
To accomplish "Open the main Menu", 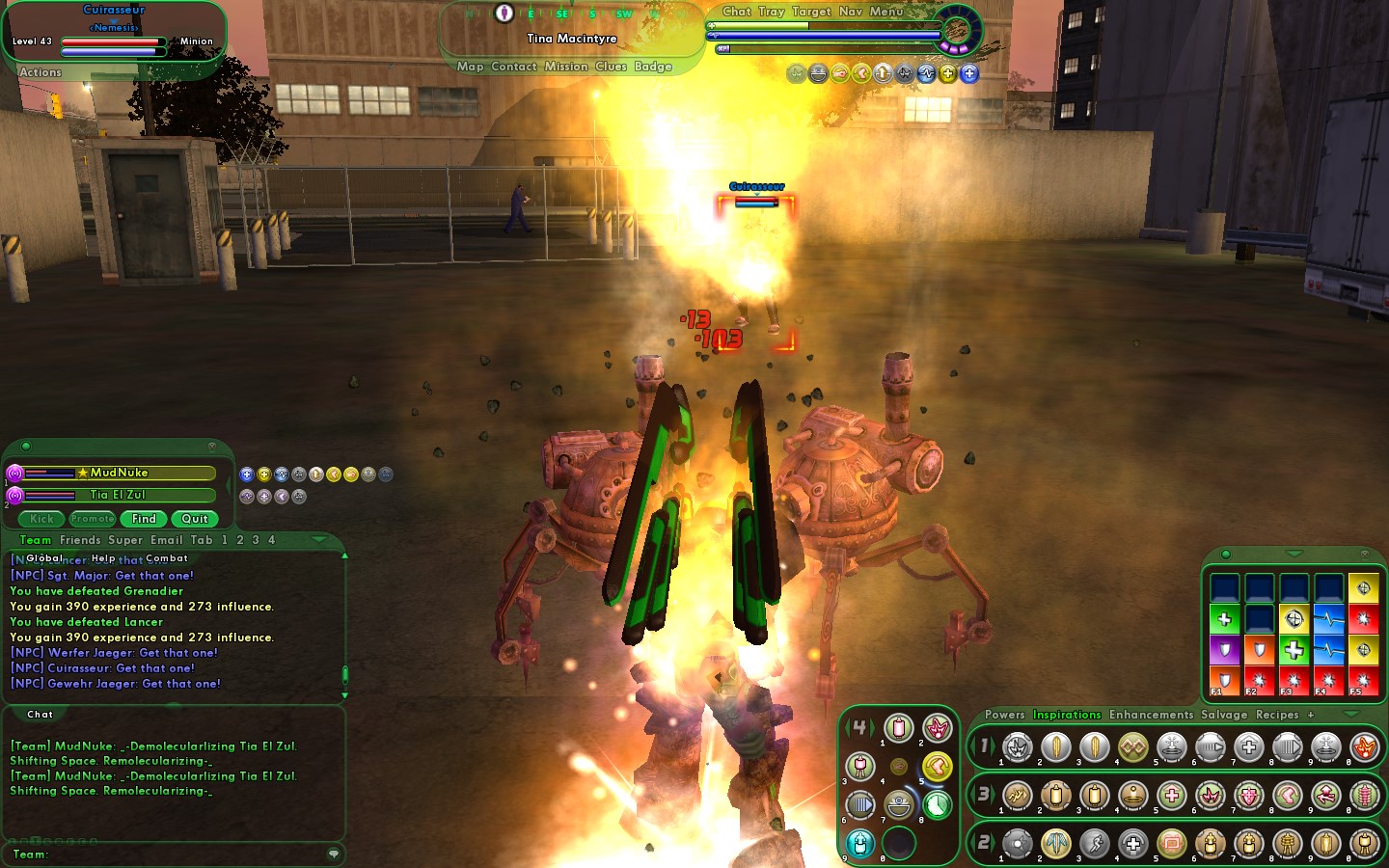I will [885, 12].
